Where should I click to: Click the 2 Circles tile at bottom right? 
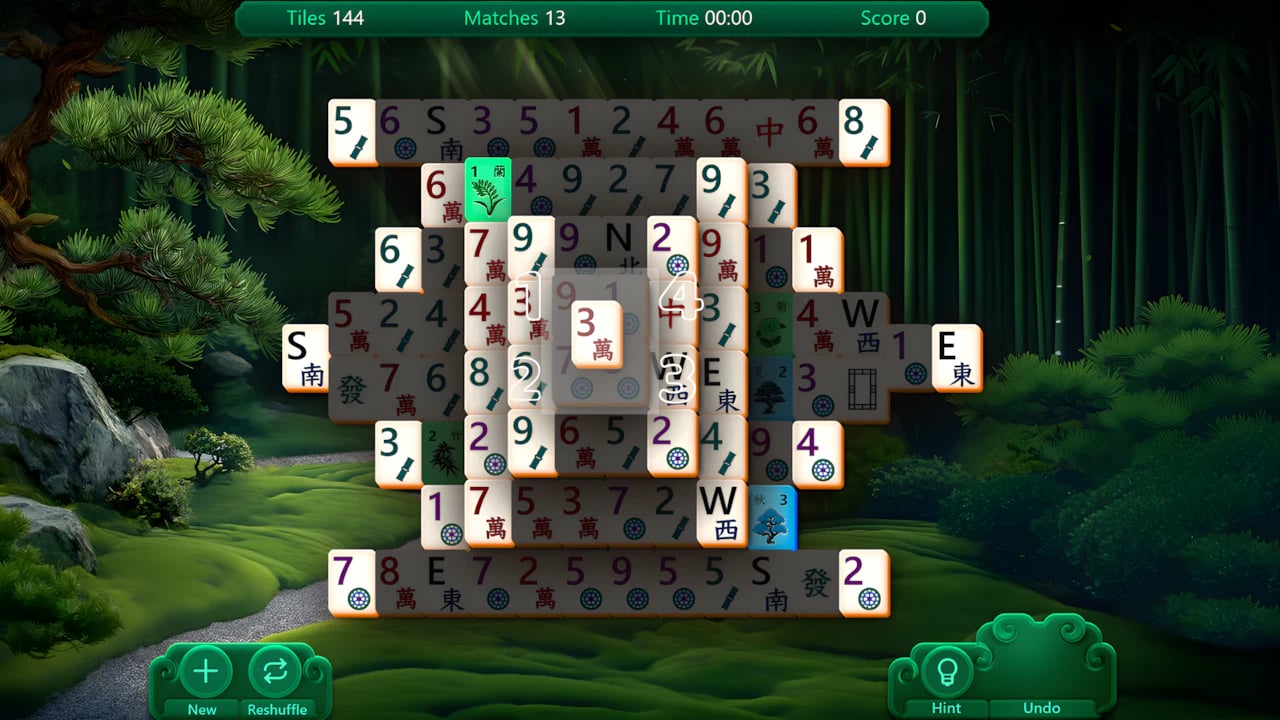[865, 583]
